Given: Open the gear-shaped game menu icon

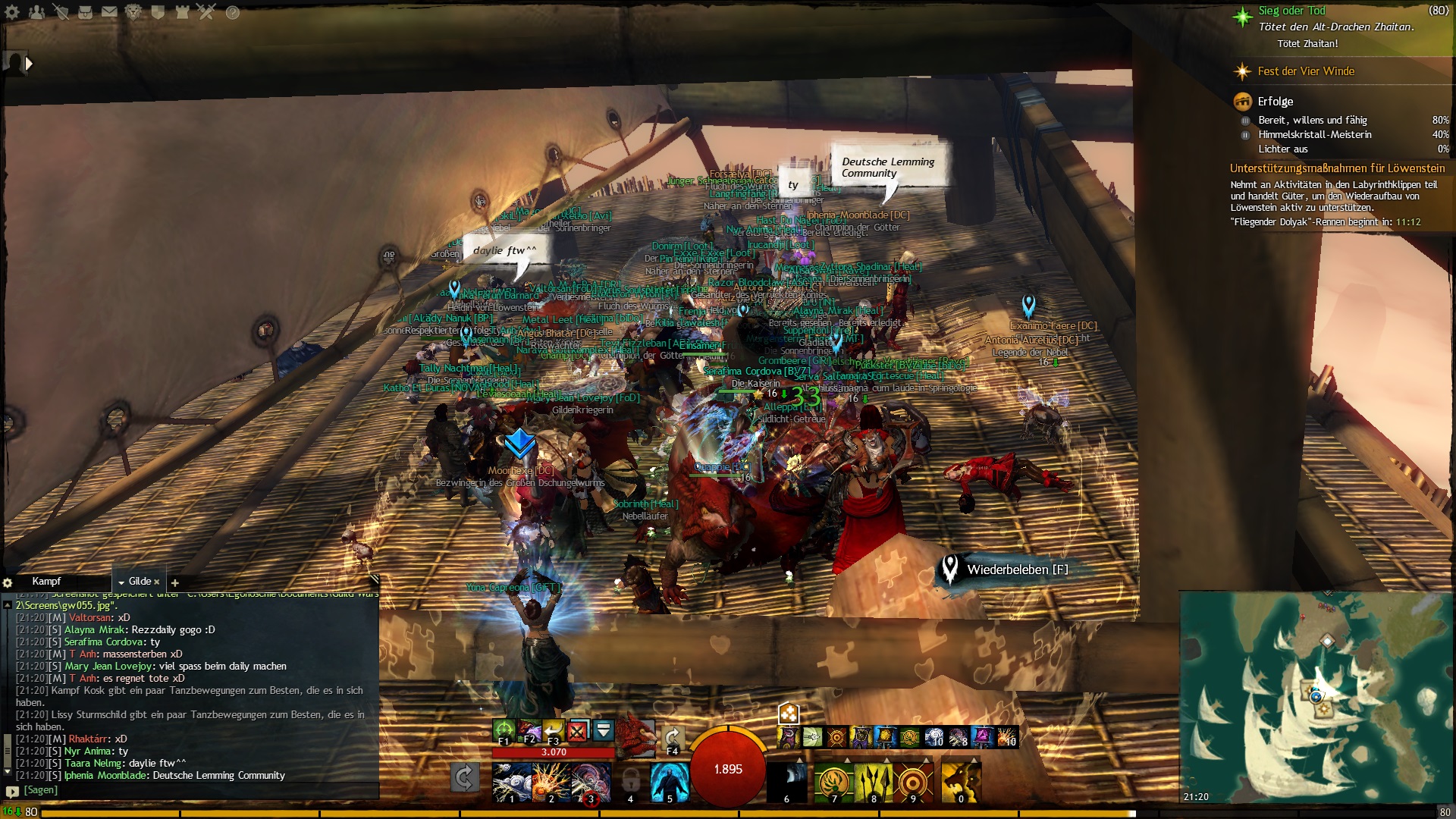Looking at the screenshot, I should point(12,12).
